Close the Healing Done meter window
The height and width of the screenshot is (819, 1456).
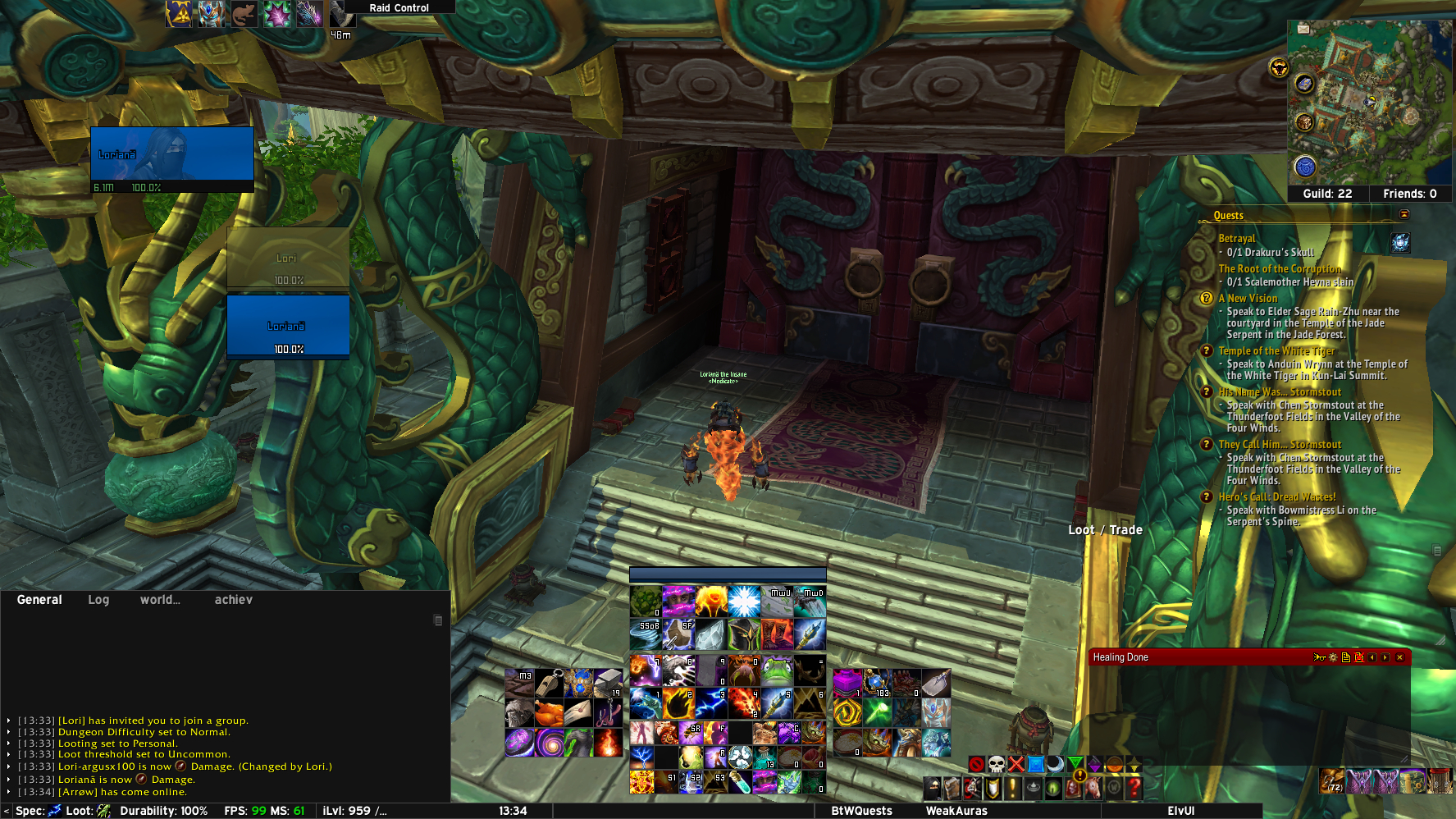pos(1400,657)
